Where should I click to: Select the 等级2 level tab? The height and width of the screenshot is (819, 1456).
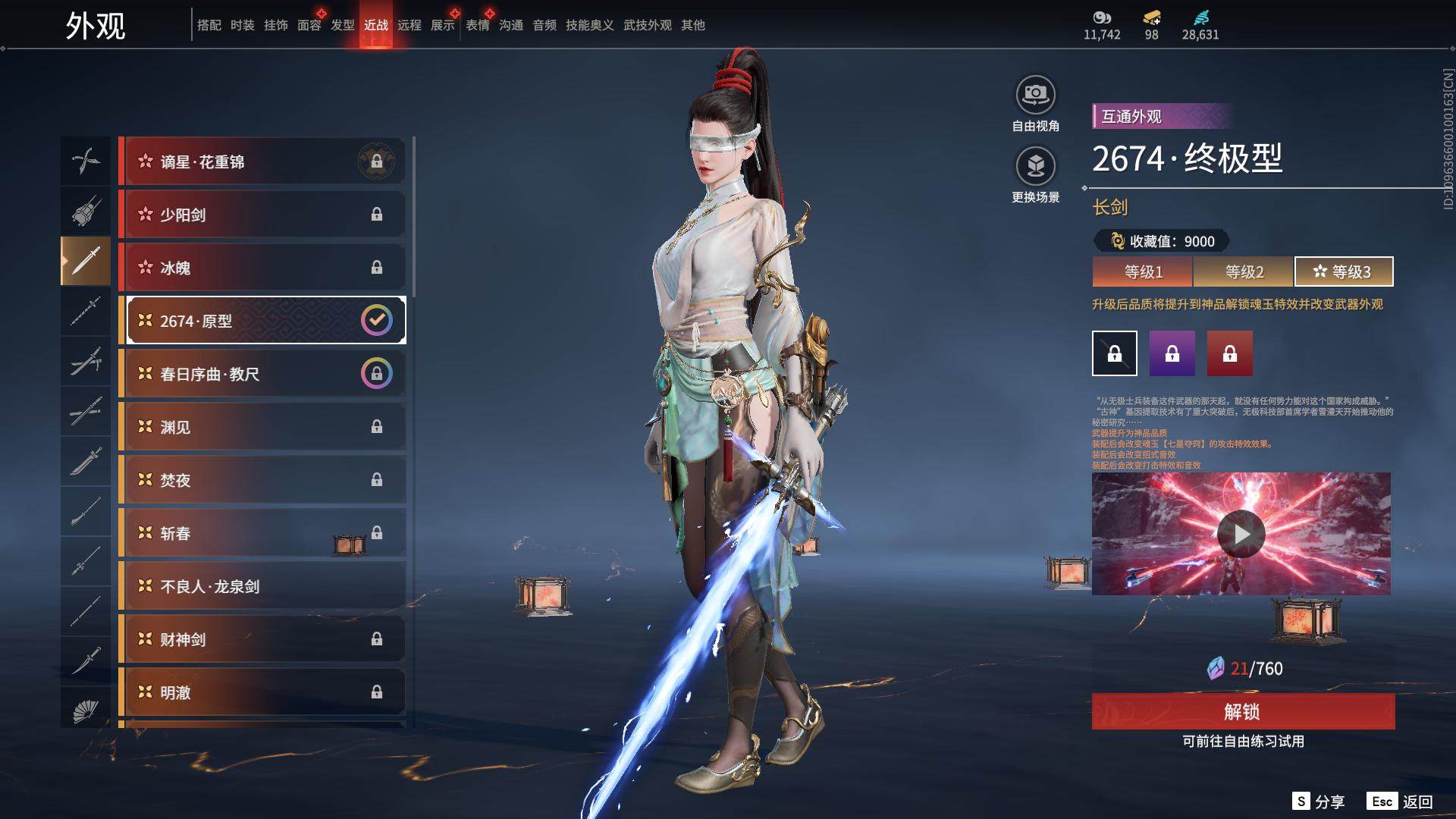tap(1244, 271)
